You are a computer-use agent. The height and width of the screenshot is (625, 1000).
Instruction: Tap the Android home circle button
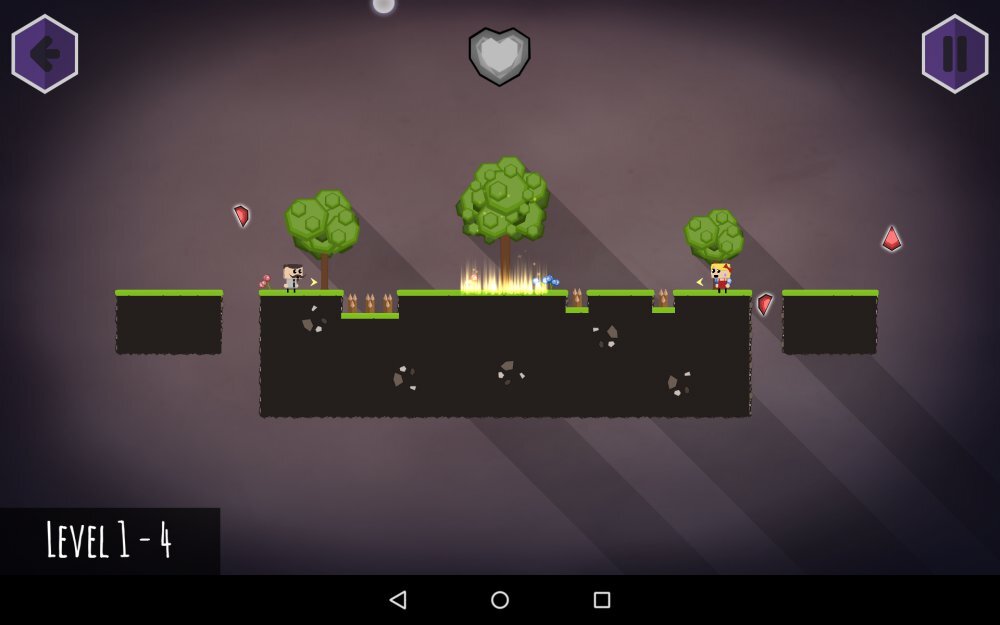pos(500,600)
